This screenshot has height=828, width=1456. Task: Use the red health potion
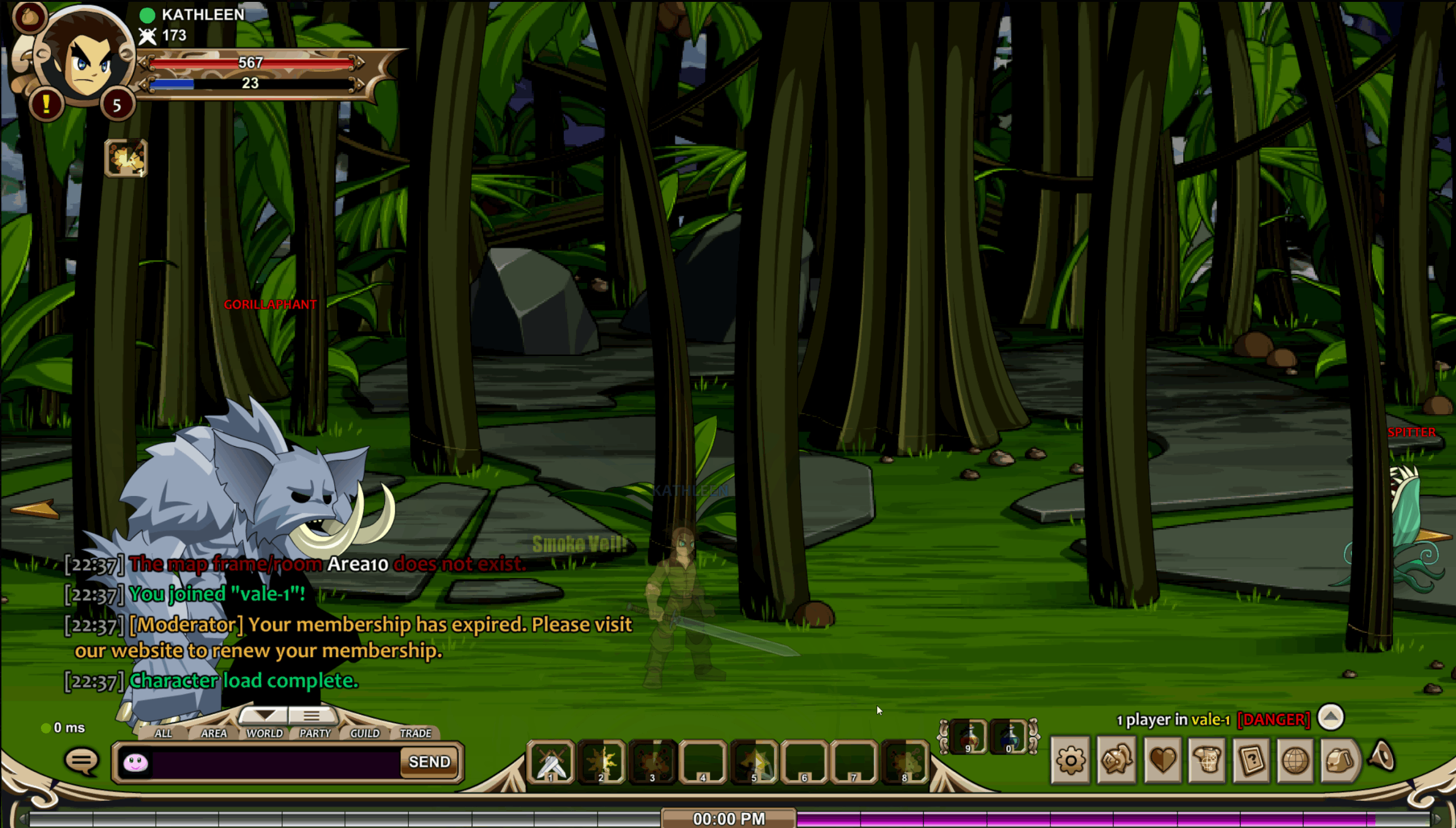point(968,736)
